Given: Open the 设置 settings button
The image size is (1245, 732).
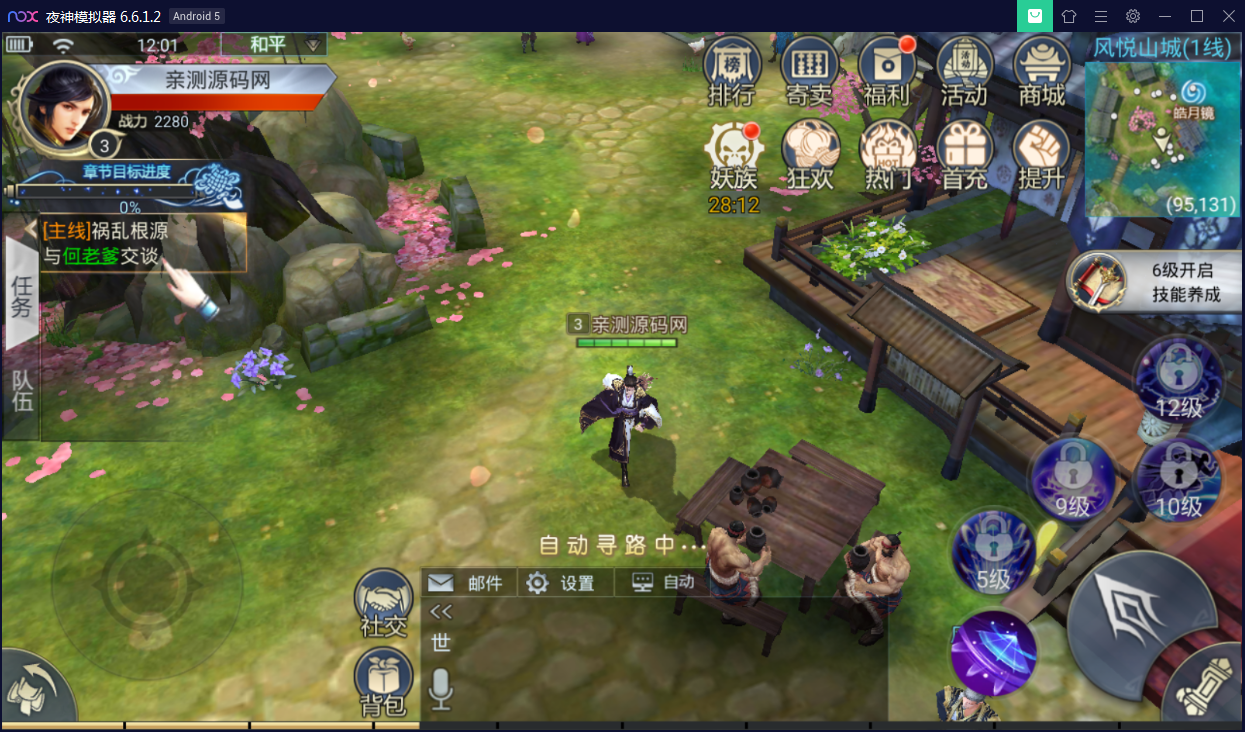Looking at the screenshot, I should (x=562, y=583).
